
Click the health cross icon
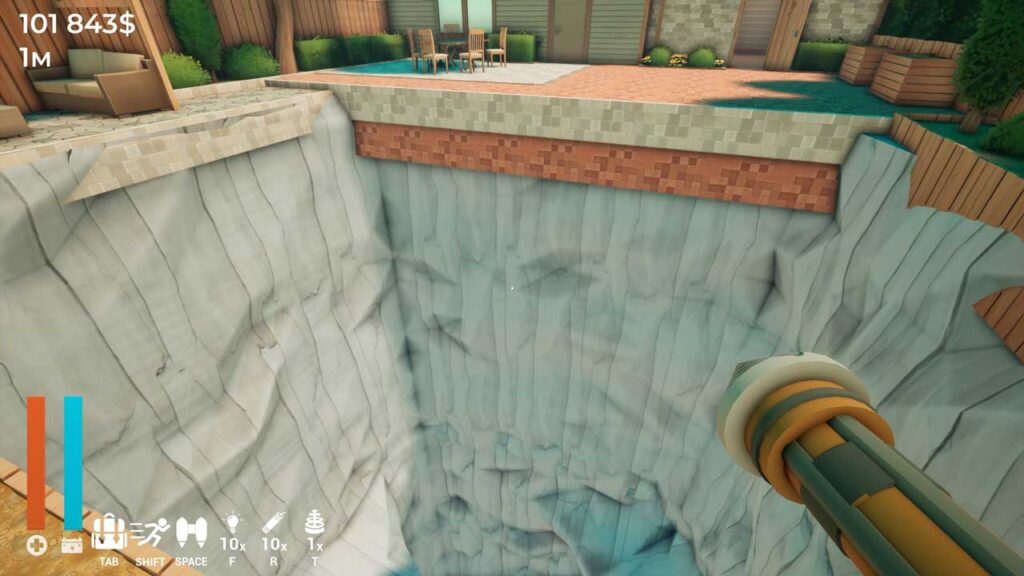[36, 546]
